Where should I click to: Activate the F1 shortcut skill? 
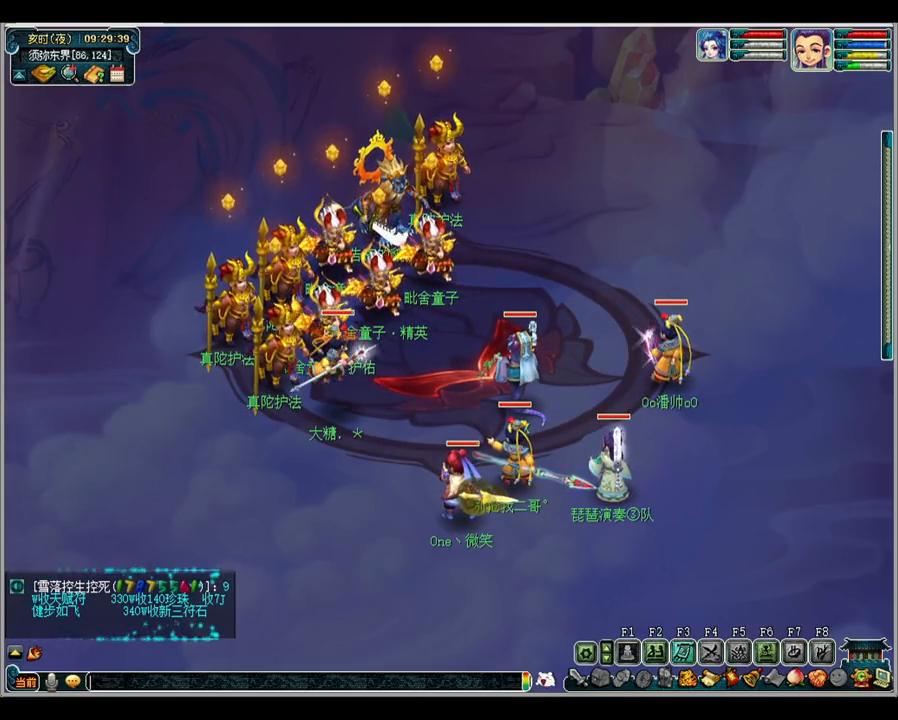pos(627,653)
